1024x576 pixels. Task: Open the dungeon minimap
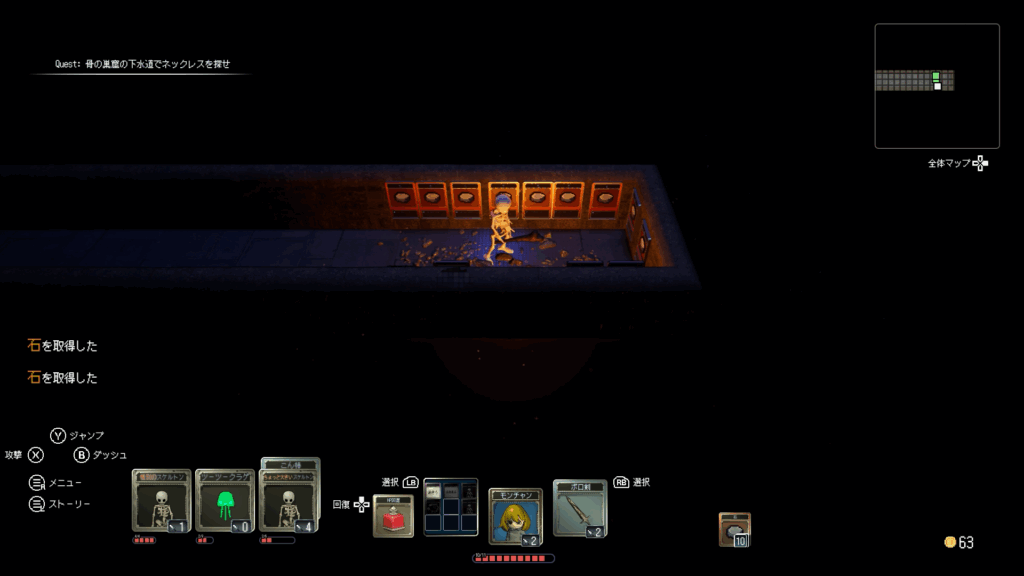point(937,86)
